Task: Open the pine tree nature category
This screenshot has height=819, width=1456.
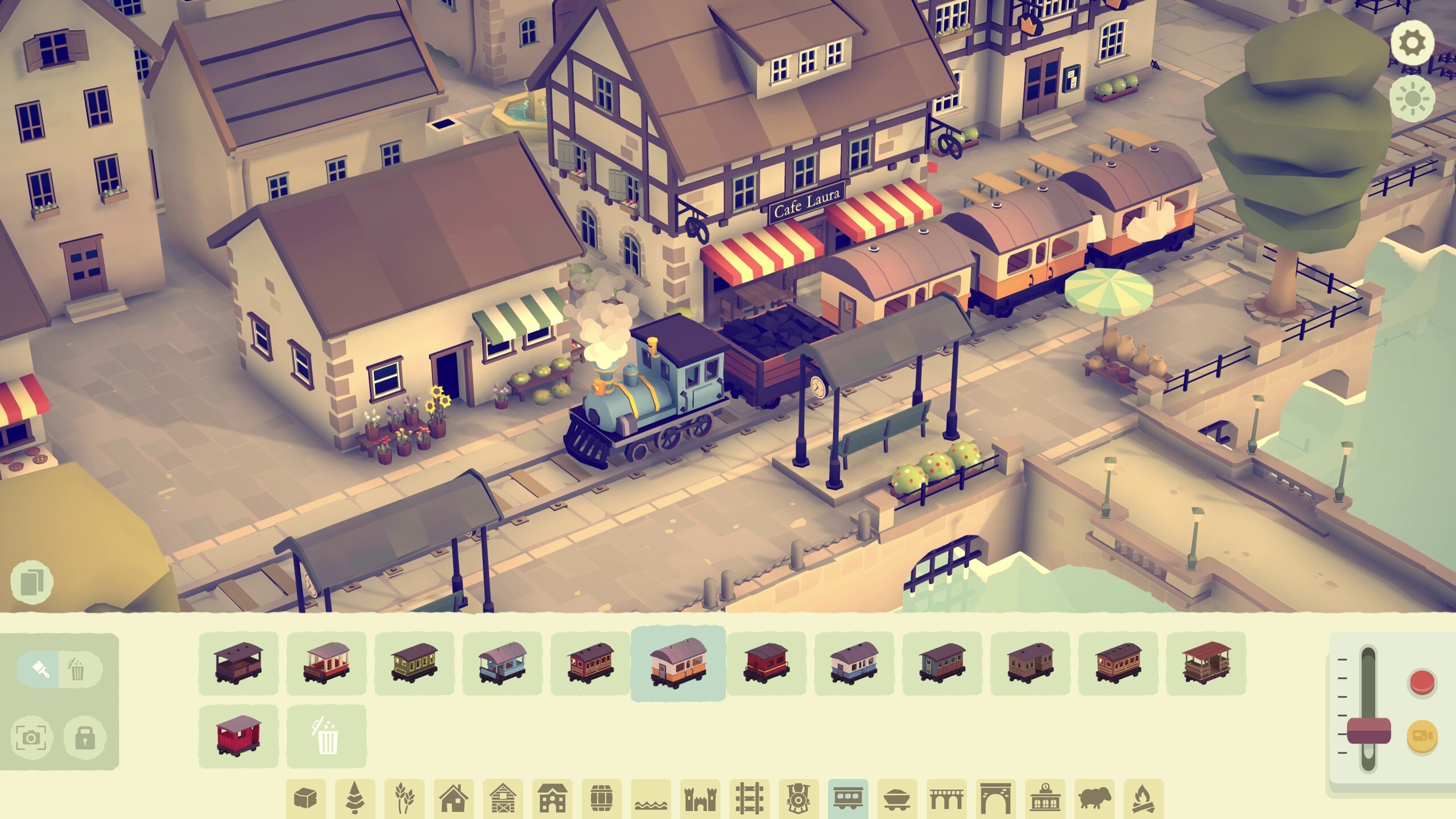Action: tap(355, 799)
